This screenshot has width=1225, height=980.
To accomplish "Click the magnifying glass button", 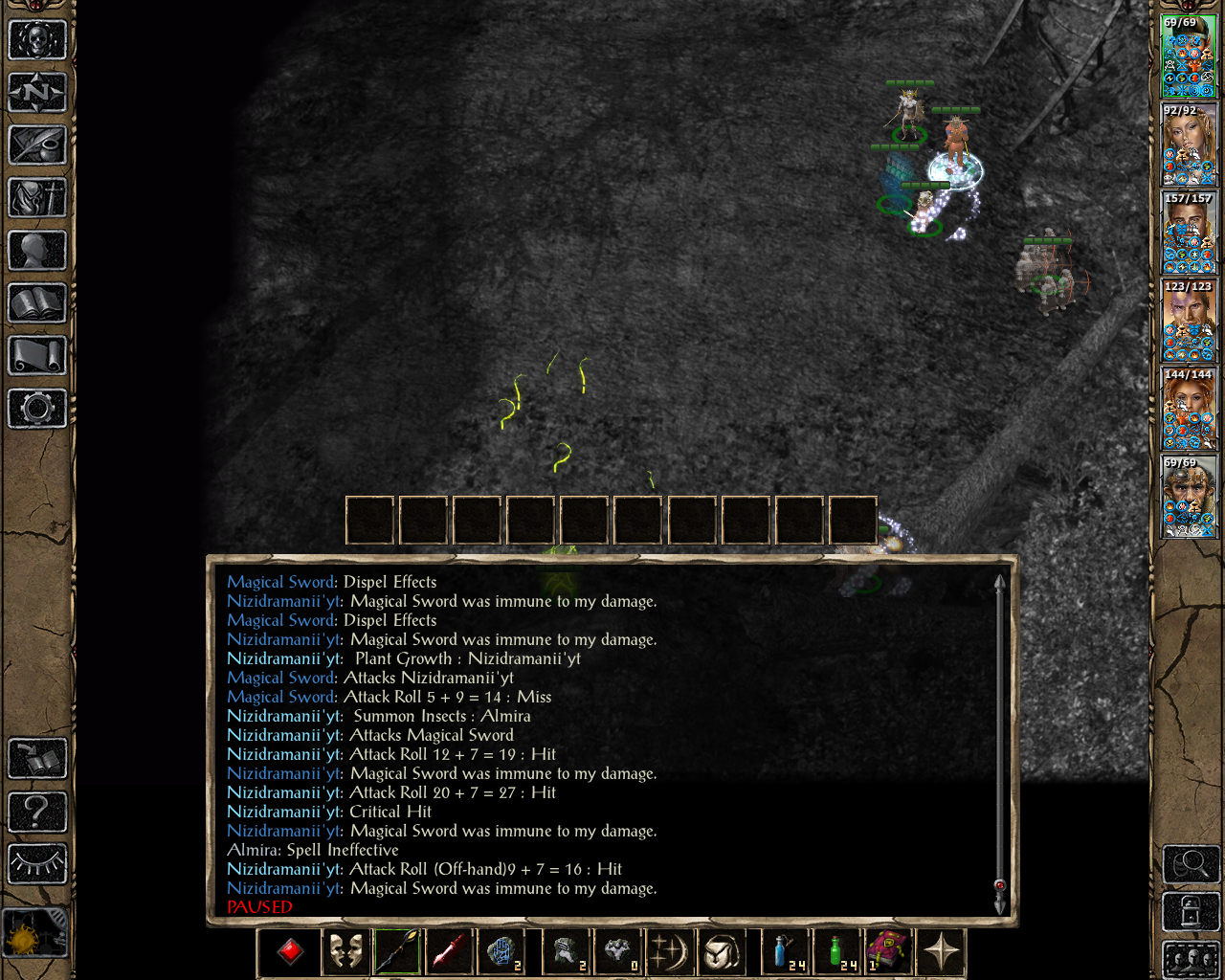I will pyautogui.click(x=1190, y=865).
